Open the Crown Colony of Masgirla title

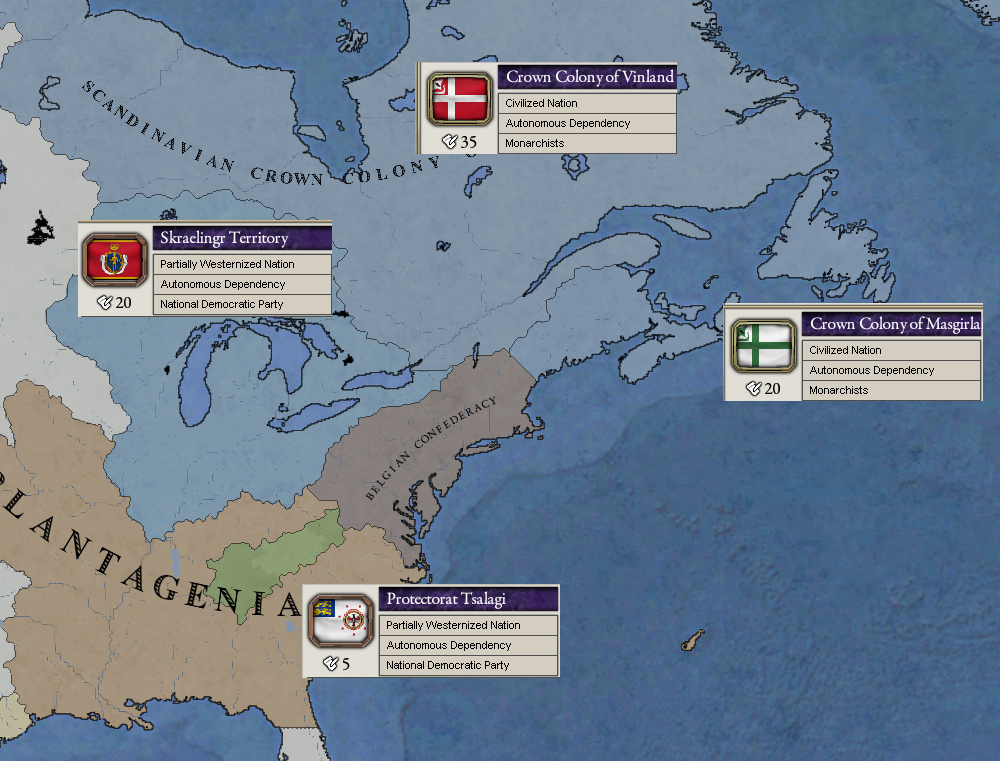pos(892,324)
